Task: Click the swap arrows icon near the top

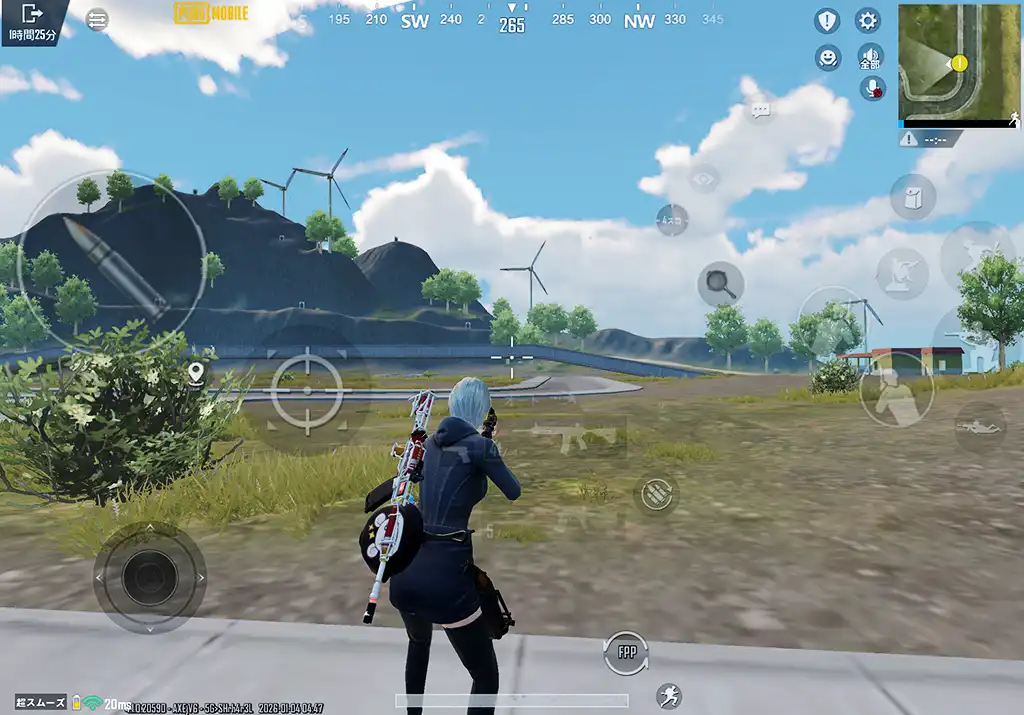Action: click(97, 20)
